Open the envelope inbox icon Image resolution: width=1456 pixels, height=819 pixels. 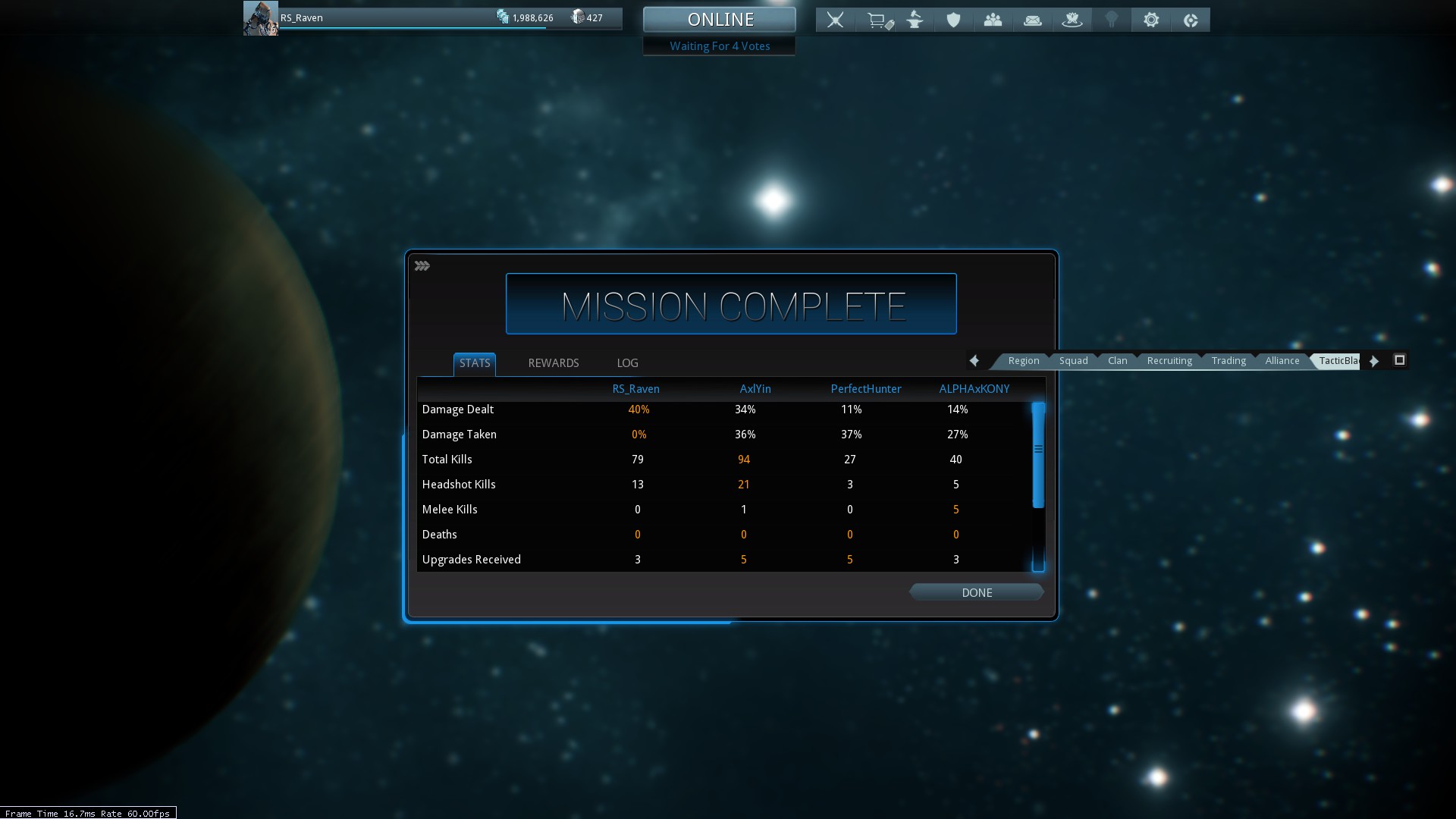1032,20
